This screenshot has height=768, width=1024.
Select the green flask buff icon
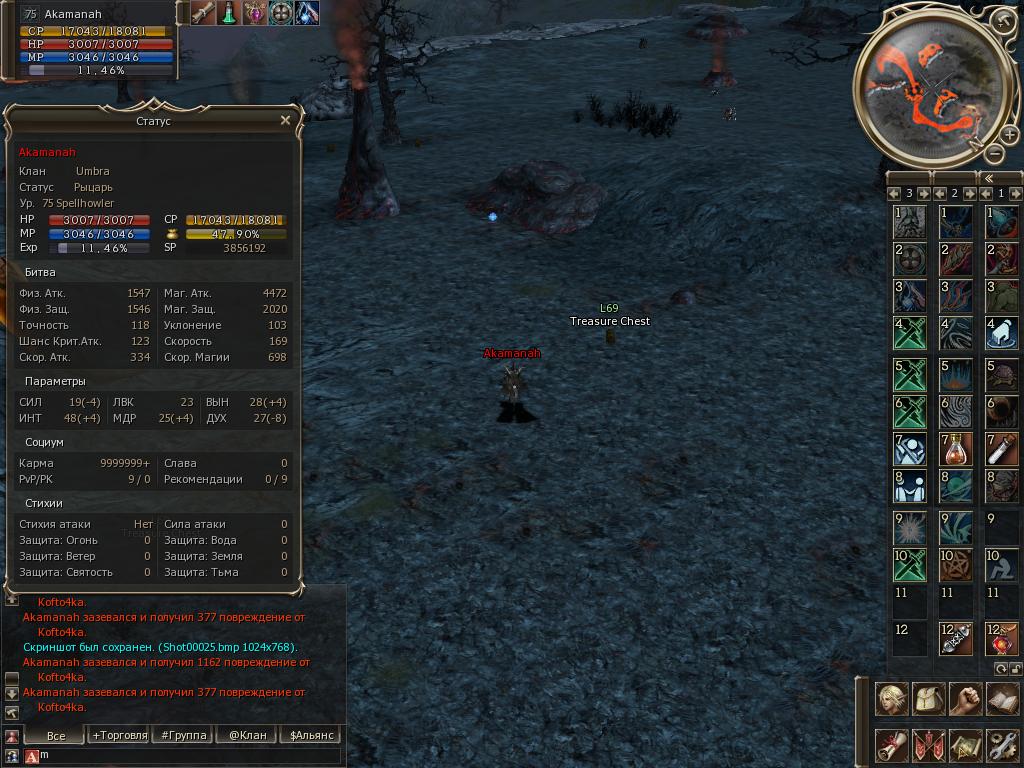[x=229, y=13]
